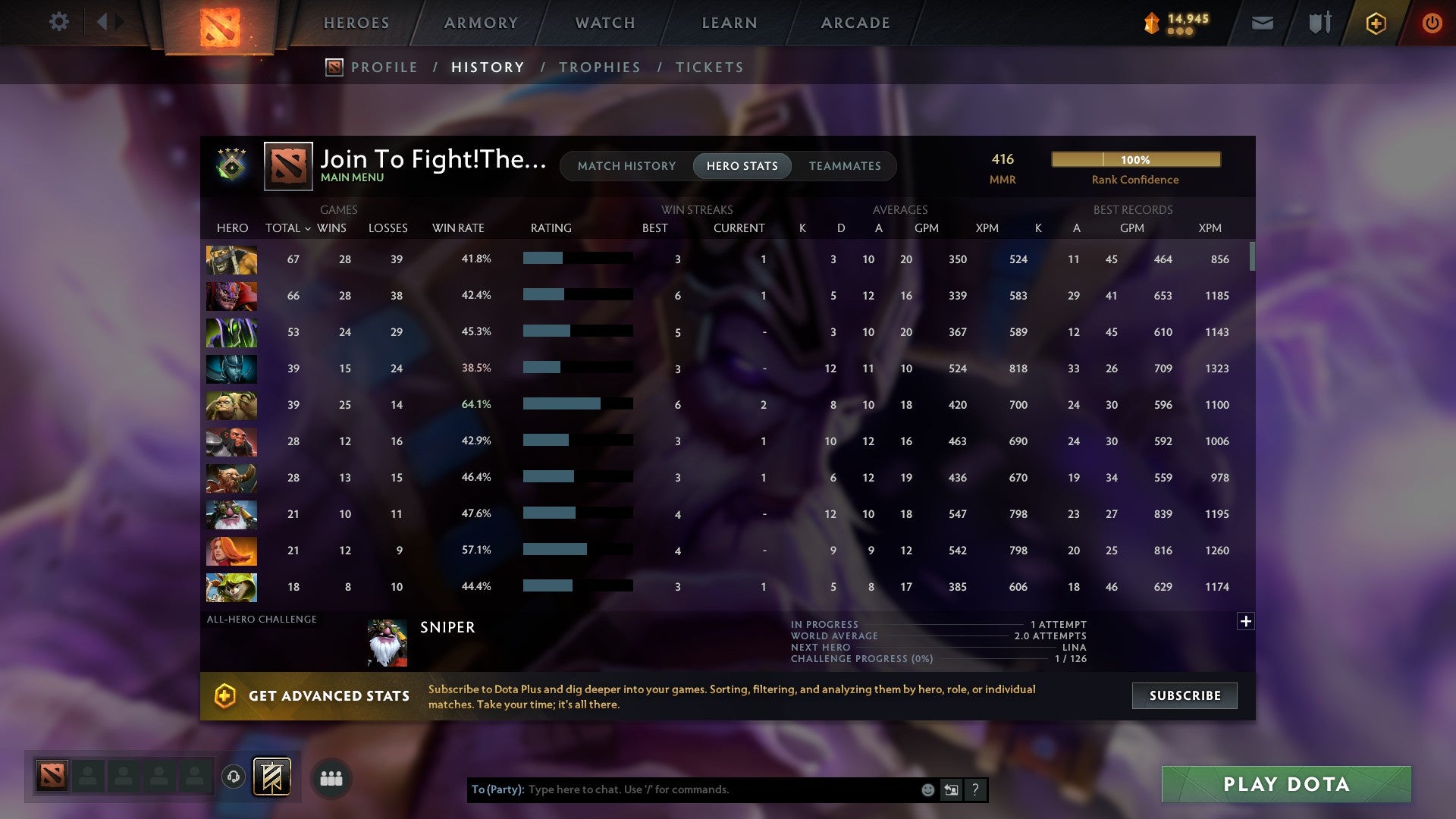Click the chat destination arrow beside the emoji

pos(951,789)
